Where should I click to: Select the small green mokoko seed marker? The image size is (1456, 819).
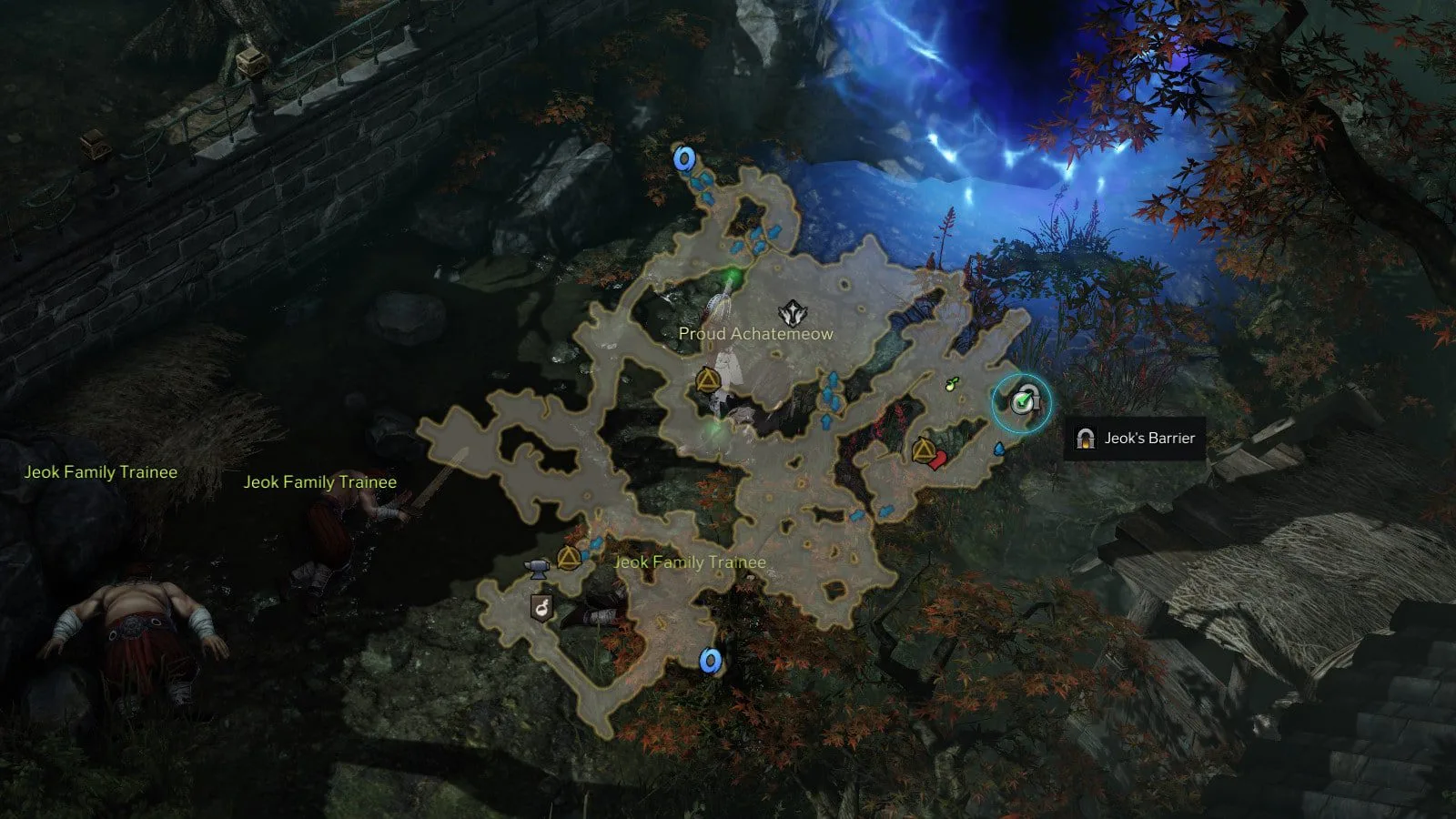tap(952, 384)
